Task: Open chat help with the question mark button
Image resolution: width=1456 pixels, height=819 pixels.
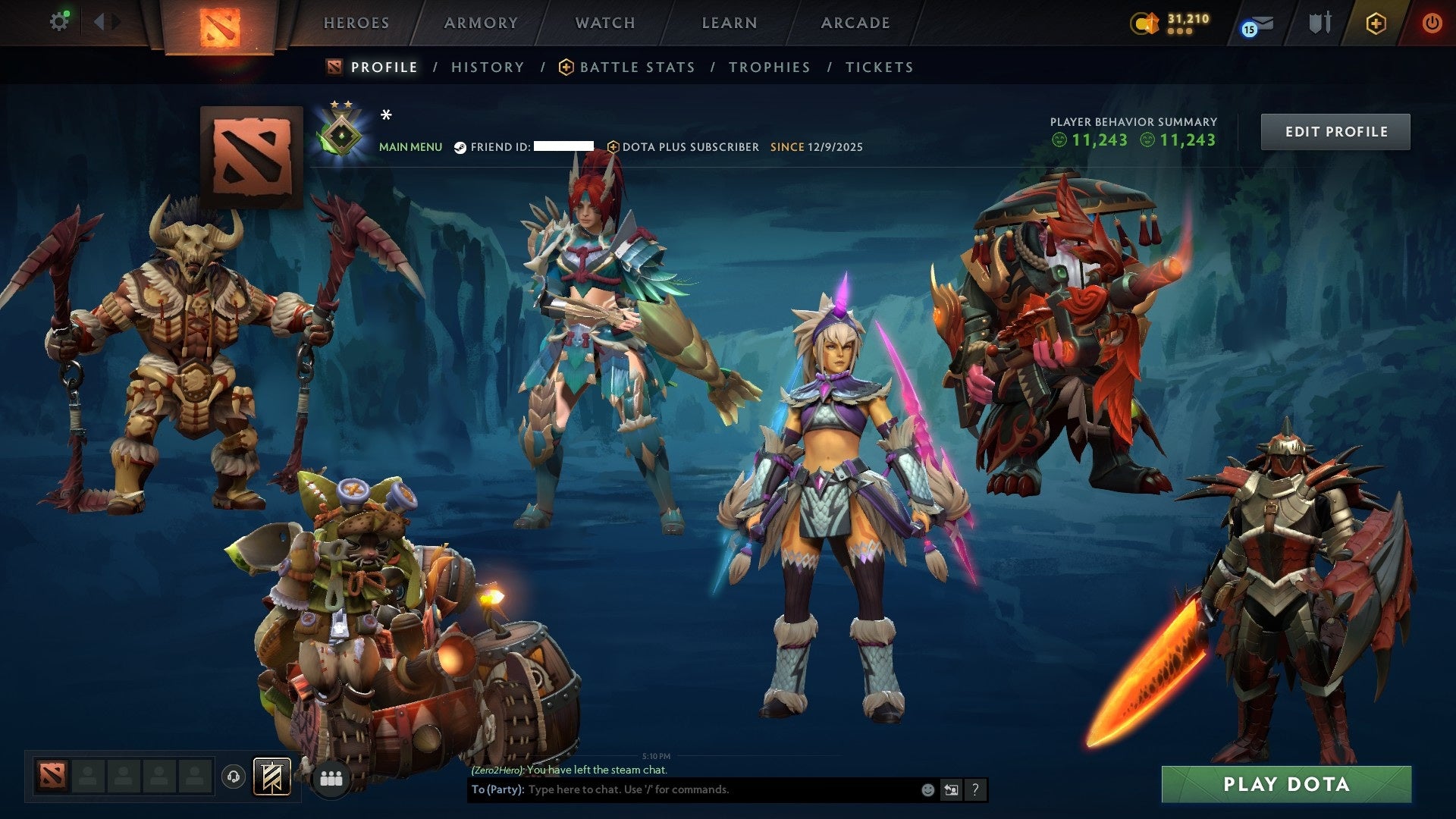Action: (974, 789)
